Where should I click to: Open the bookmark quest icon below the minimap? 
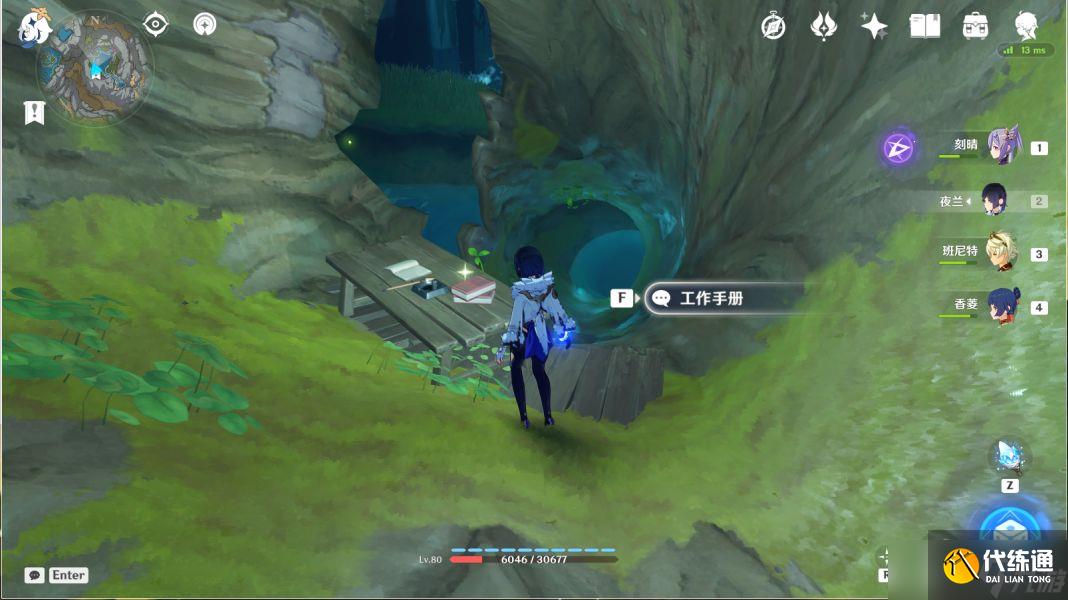tap(34, 112)
